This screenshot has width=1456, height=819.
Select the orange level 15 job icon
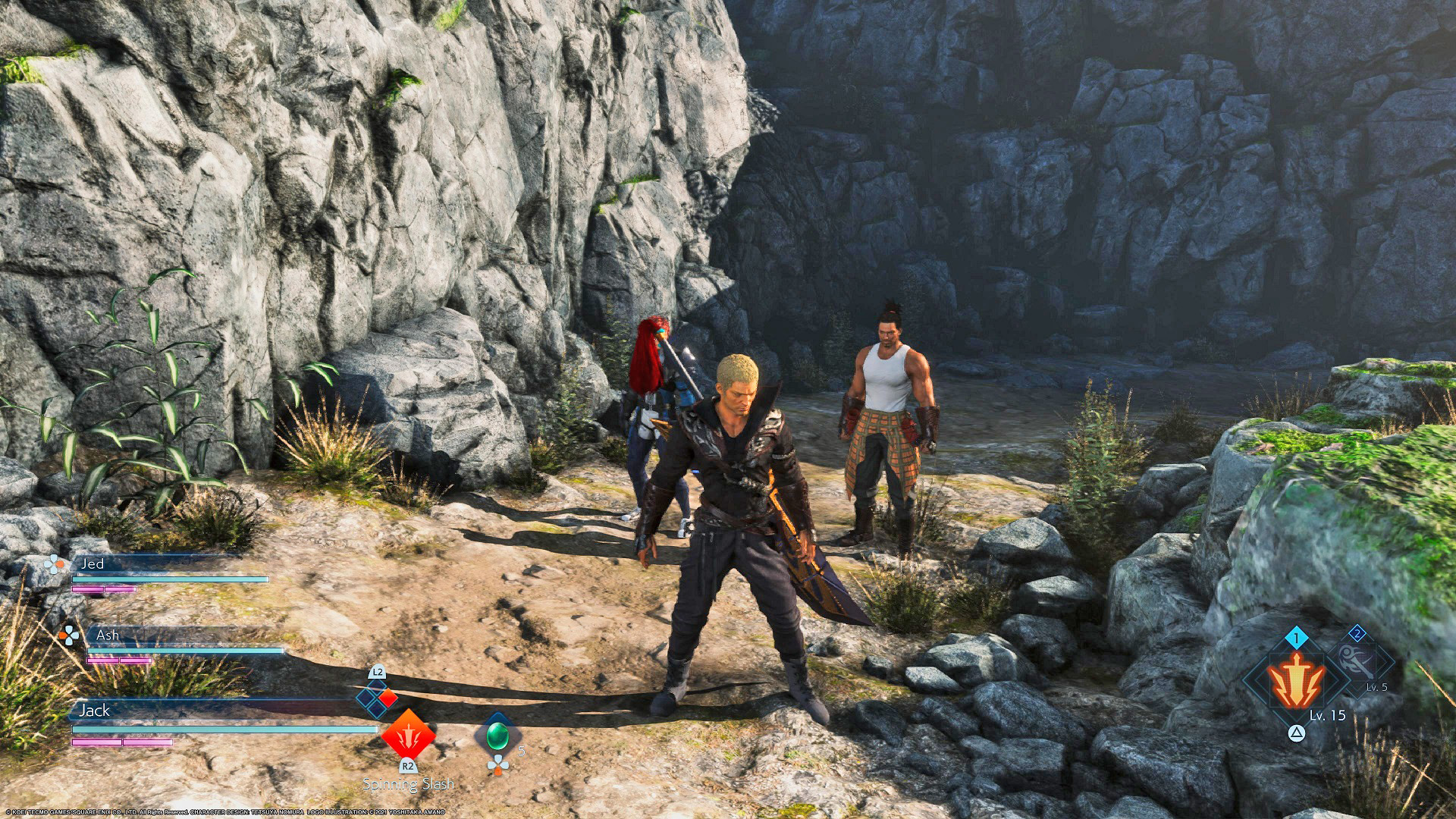[1297, 679]
